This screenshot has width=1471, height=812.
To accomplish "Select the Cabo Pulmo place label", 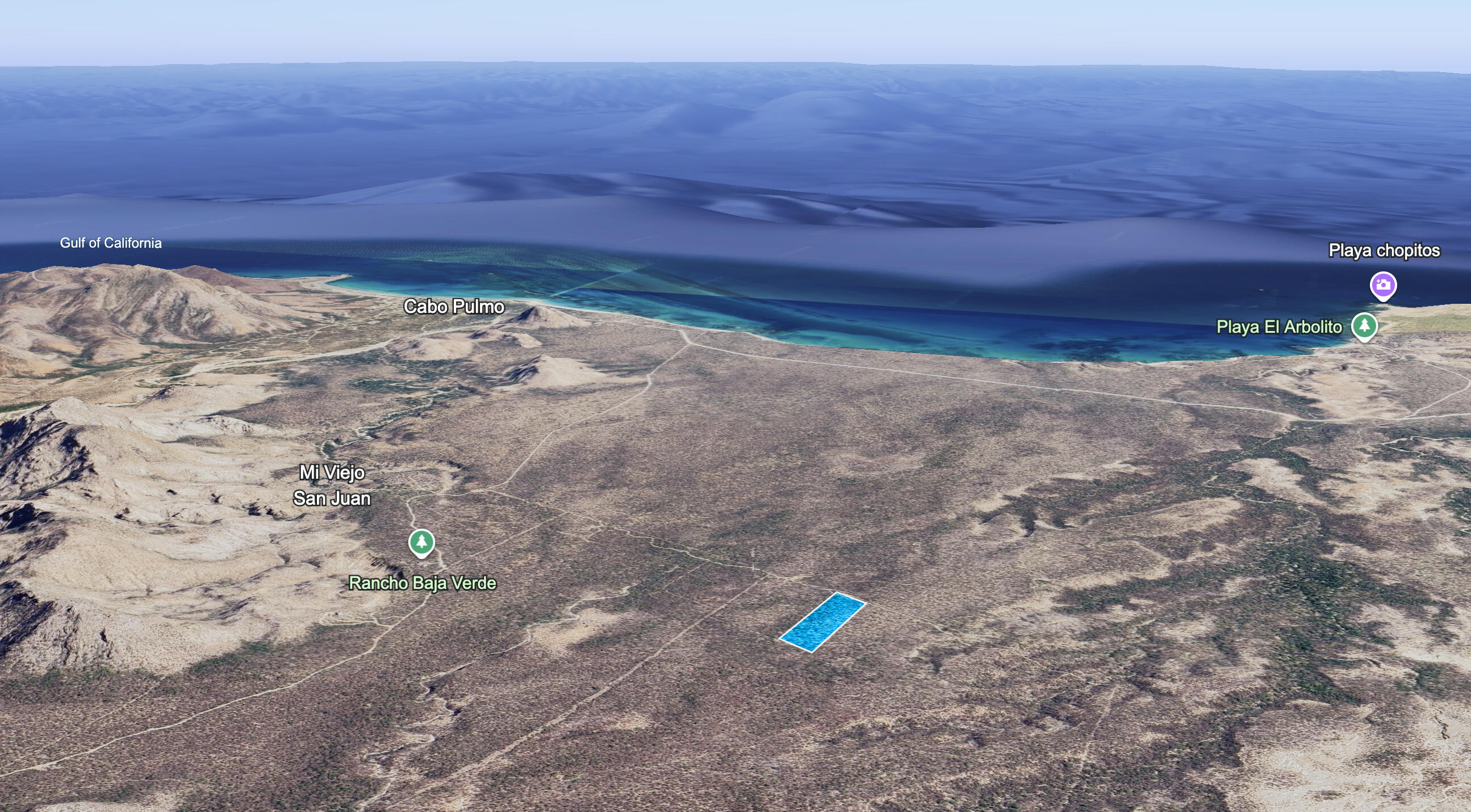I will point(454,307).
